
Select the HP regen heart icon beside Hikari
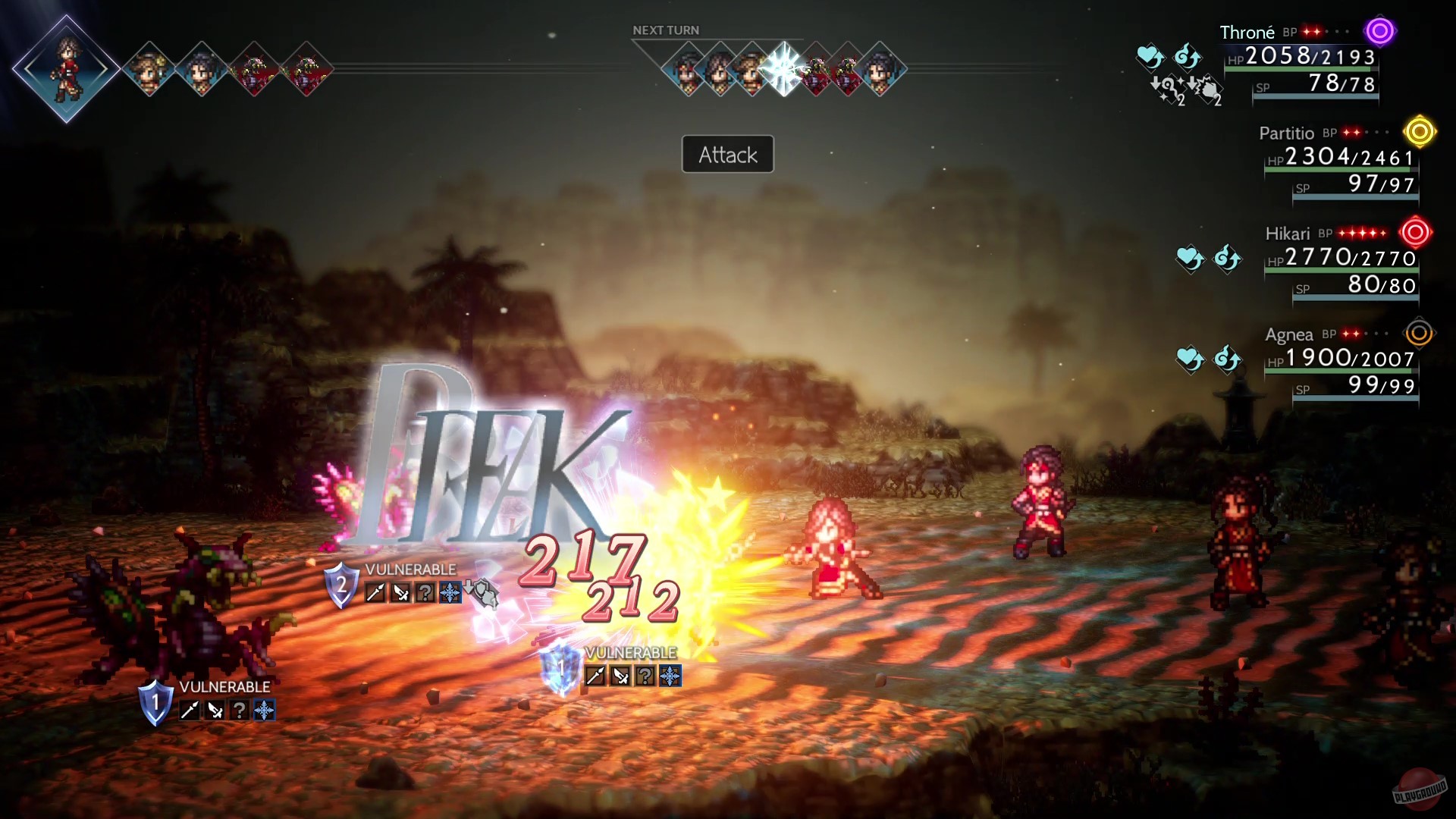click(x=1189, y=259)
